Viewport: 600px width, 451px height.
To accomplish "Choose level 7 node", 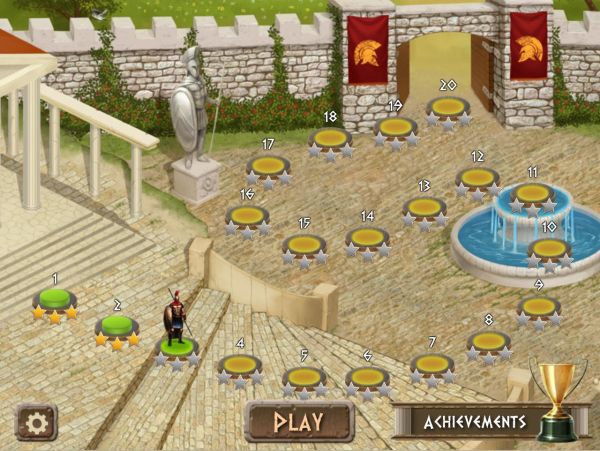I will (432, 365).
